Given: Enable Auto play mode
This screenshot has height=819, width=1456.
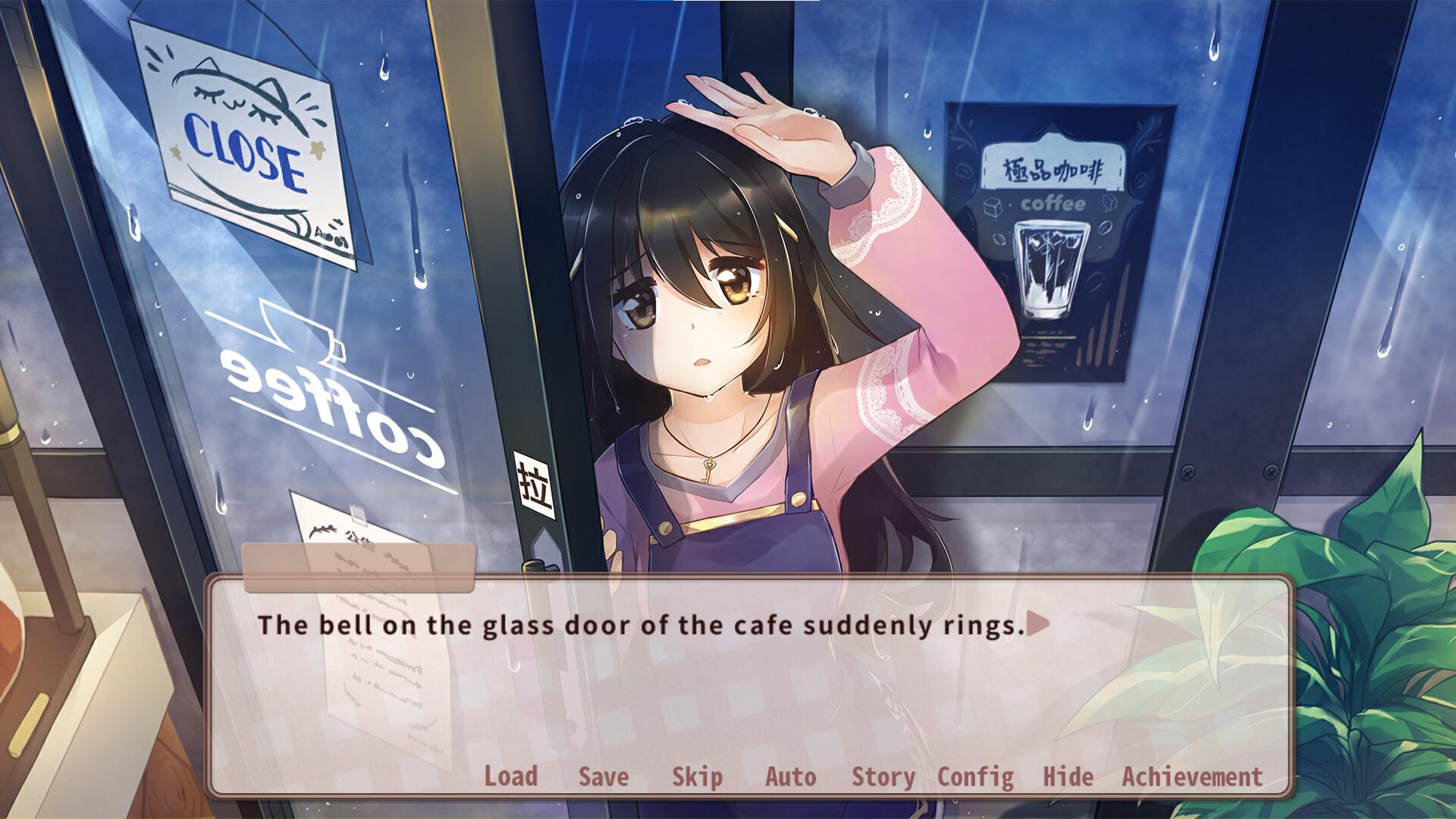Looking at the screenshot, I should 789,777.
